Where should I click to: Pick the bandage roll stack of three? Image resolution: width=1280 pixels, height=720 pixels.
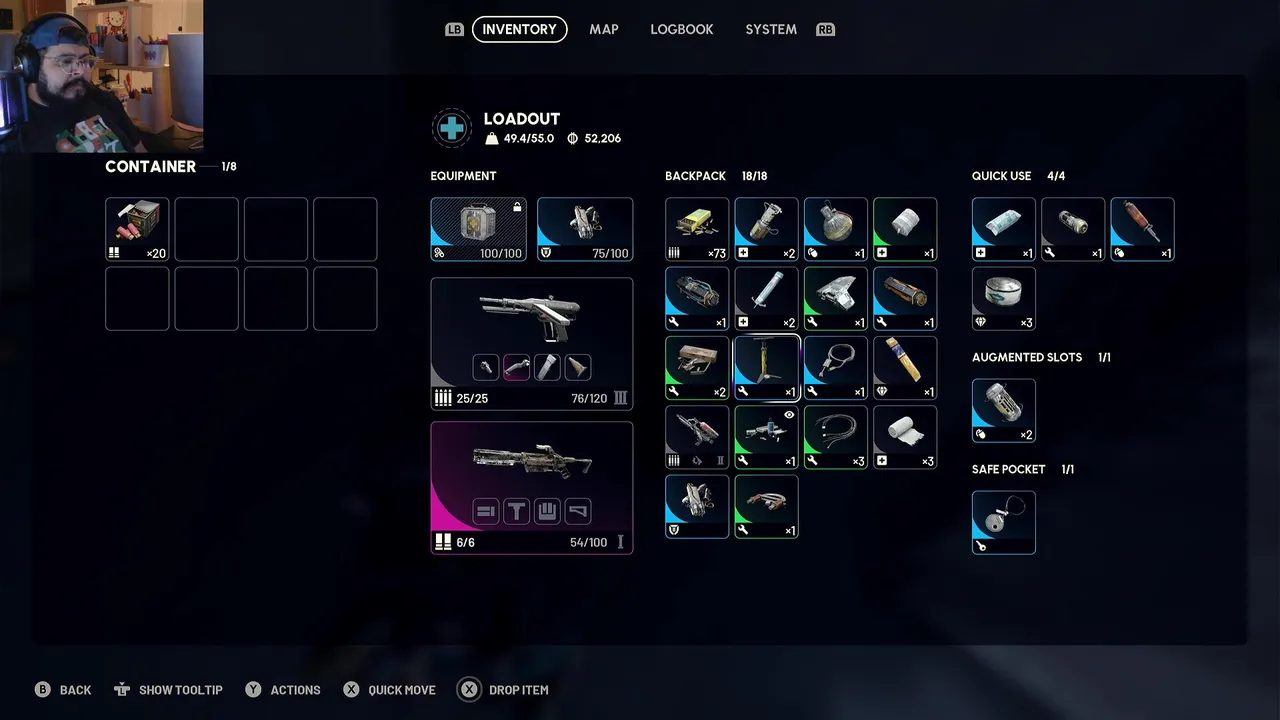click(x=905, y=436)
